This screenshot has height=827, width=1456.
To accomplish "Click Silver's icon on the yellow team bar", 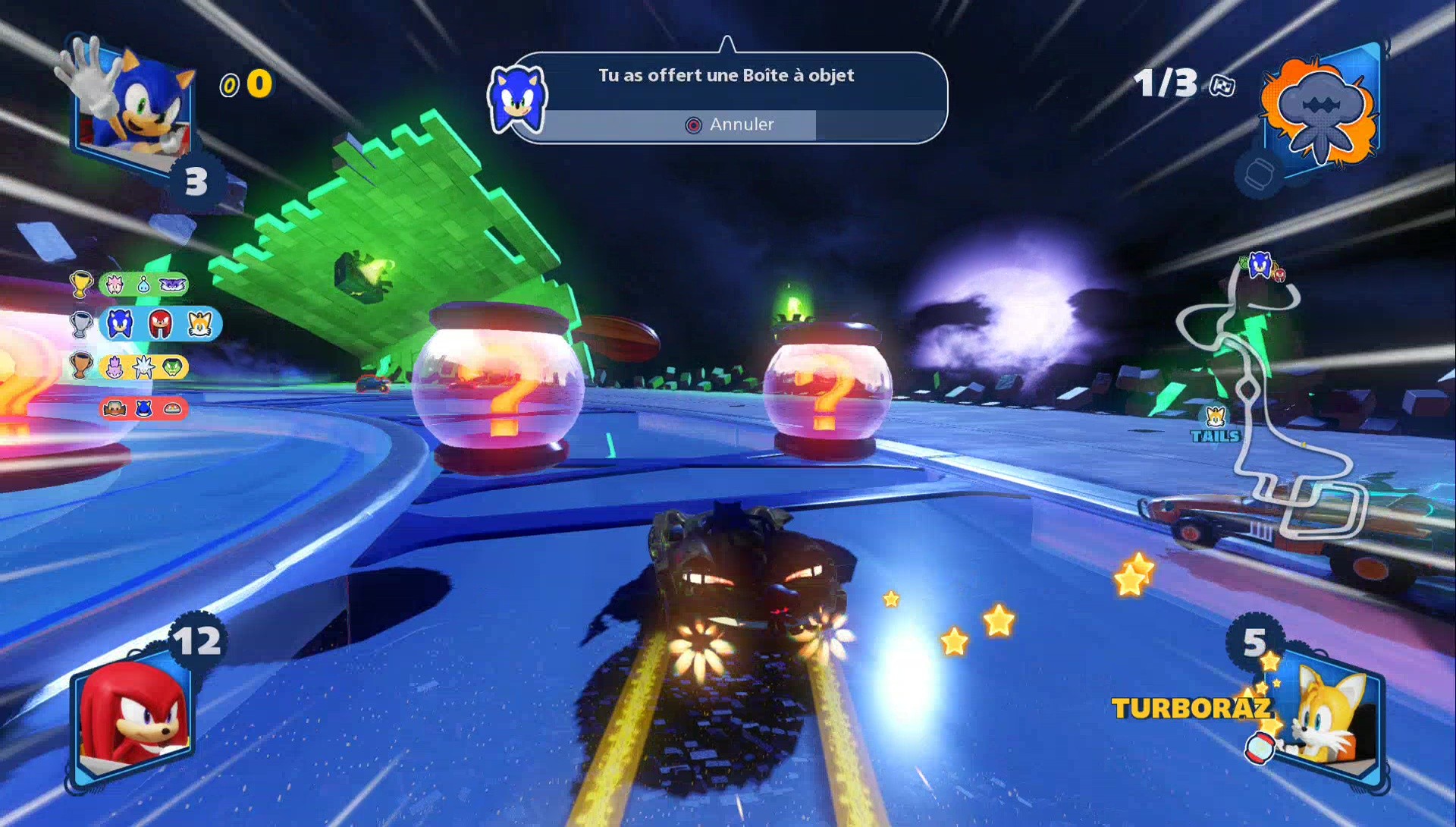I will (143, 366).
